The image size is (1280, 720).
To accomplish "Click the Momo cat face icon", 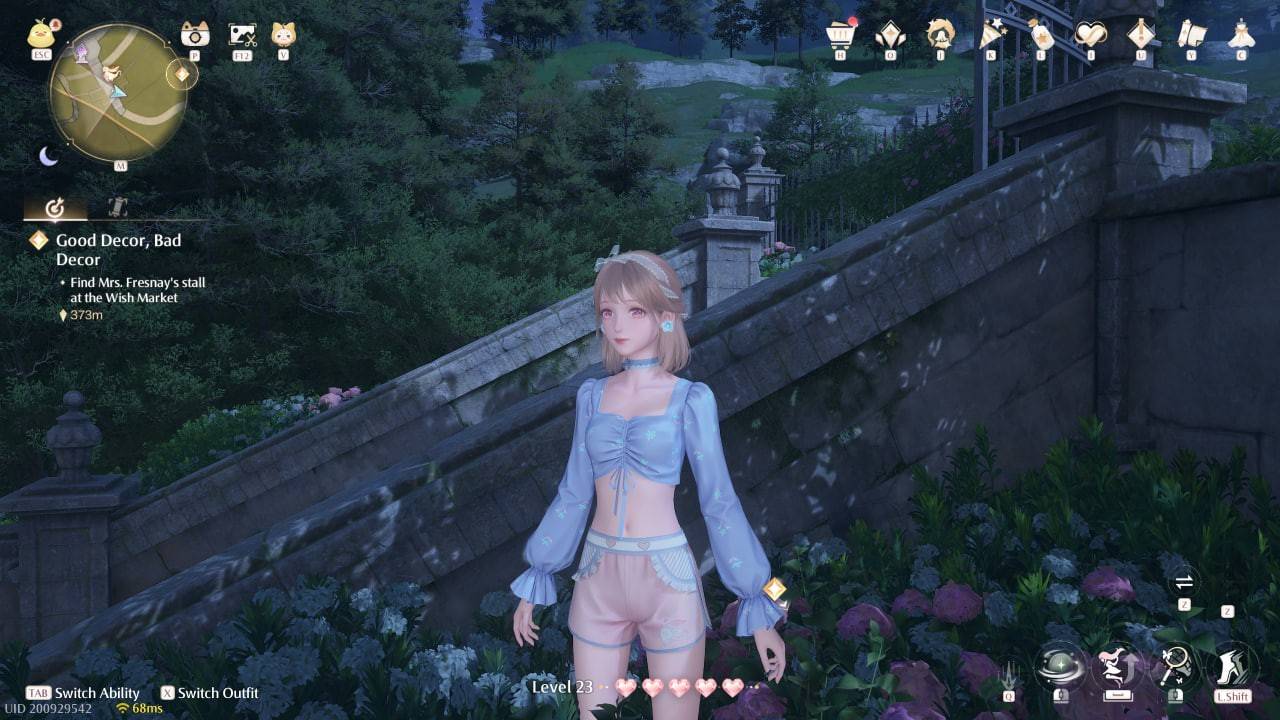I will point(283,35).
